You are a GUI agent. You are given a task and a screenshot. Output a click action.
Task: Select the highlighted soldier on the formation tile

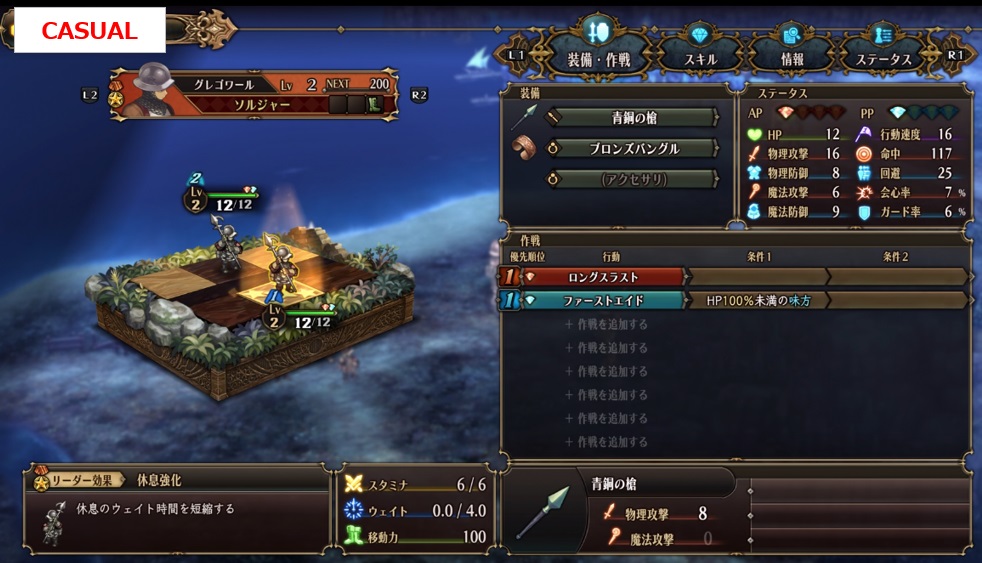[279, 266]
